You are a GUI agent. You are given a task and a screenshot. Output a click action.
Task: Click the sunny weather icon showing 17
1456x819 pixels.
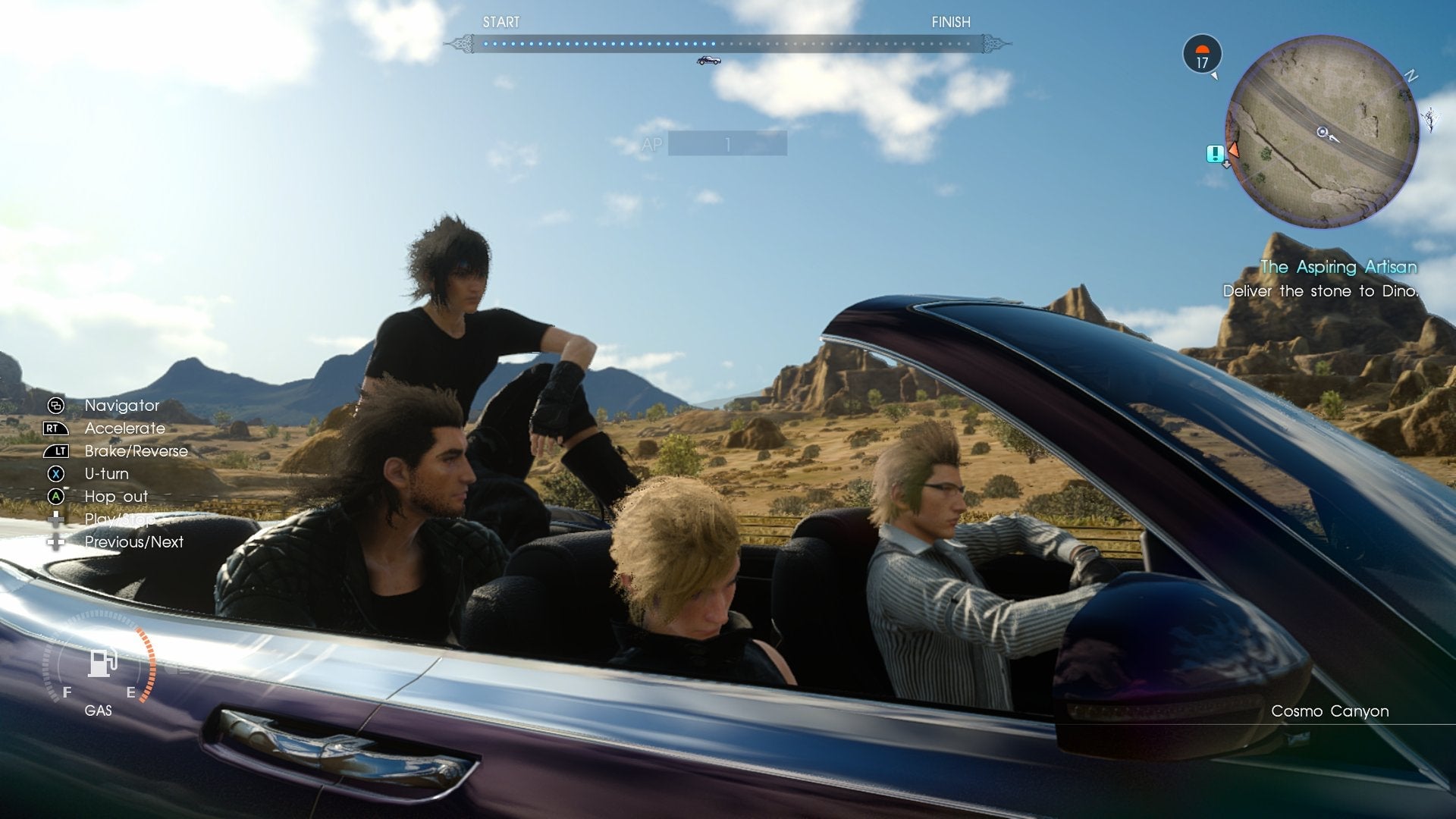click(1201, 56)
